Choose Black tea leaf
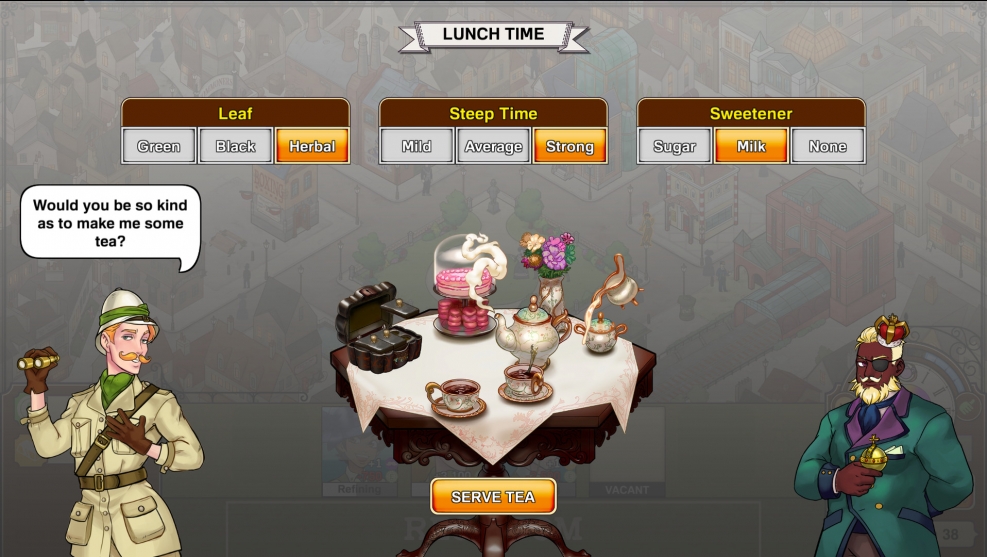 point(236,146)
